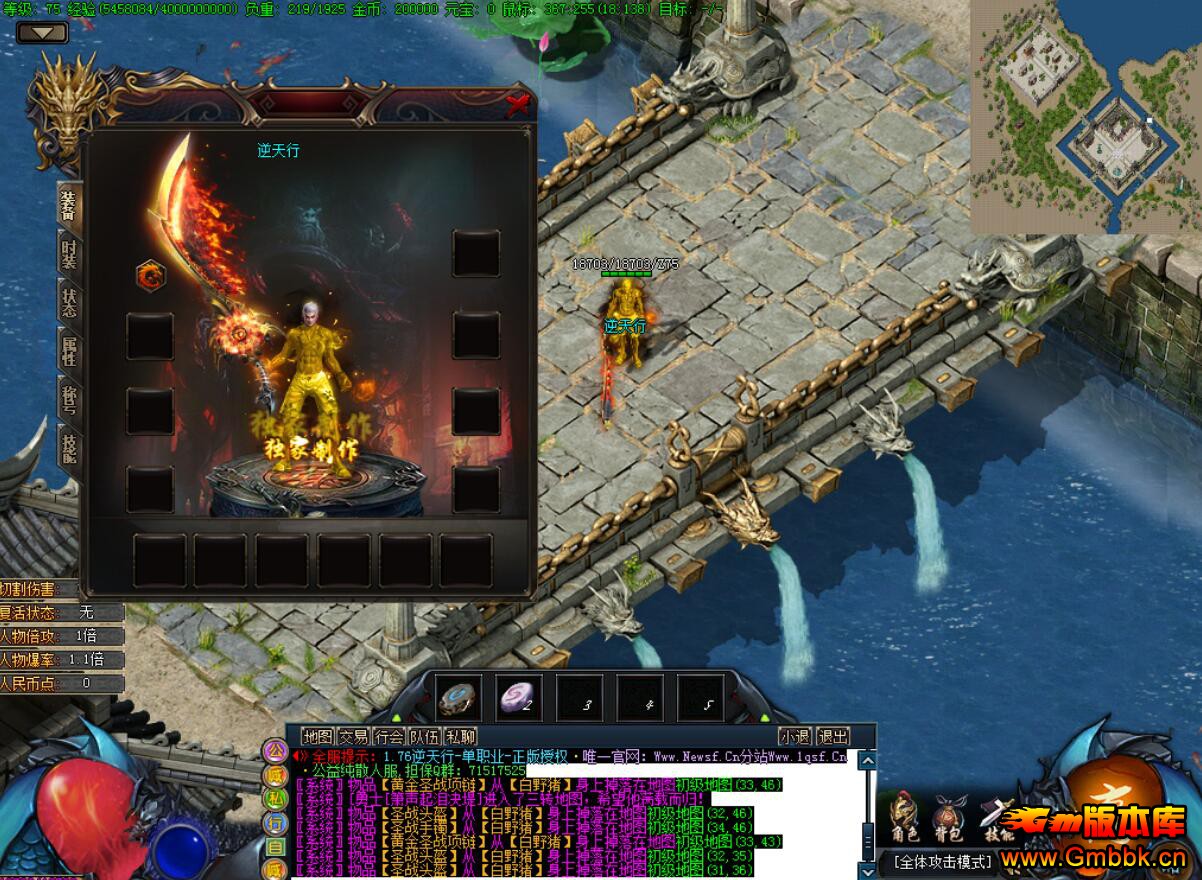This screenshot has height=880, width=1202.
Task: Open the 地图 map button
Action: tap(317, 736)
